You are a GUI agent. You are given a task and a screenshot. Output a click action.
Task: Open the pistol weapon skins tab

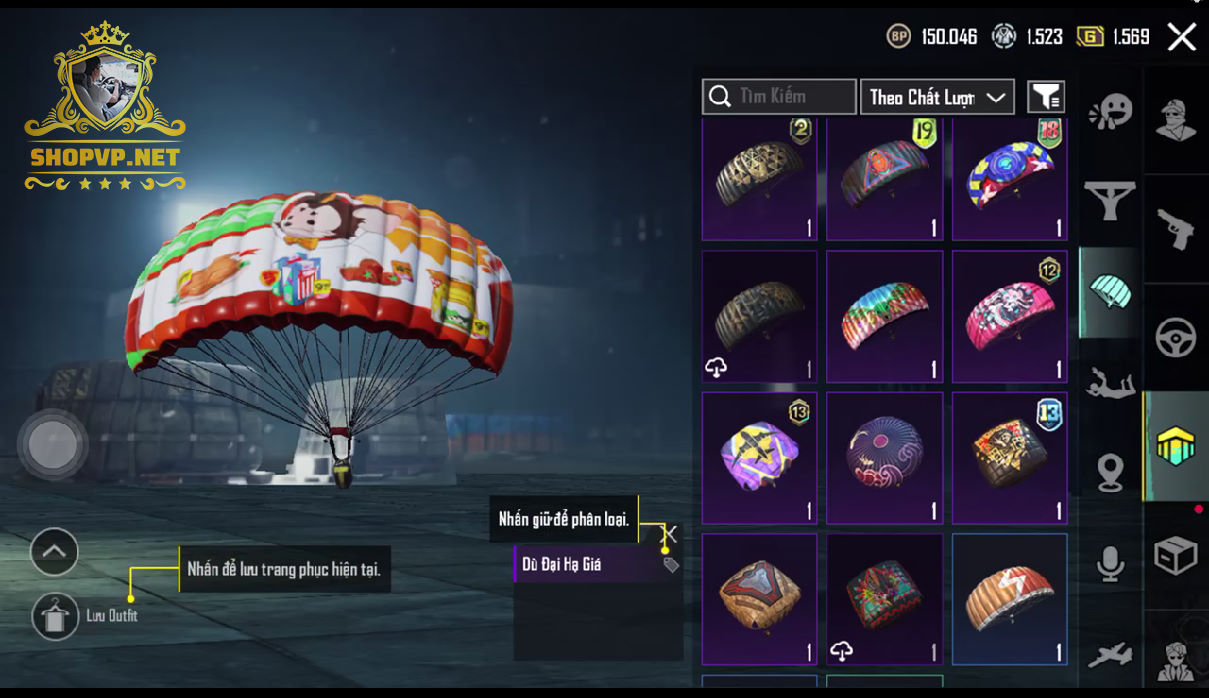[x=1176, y=229]
